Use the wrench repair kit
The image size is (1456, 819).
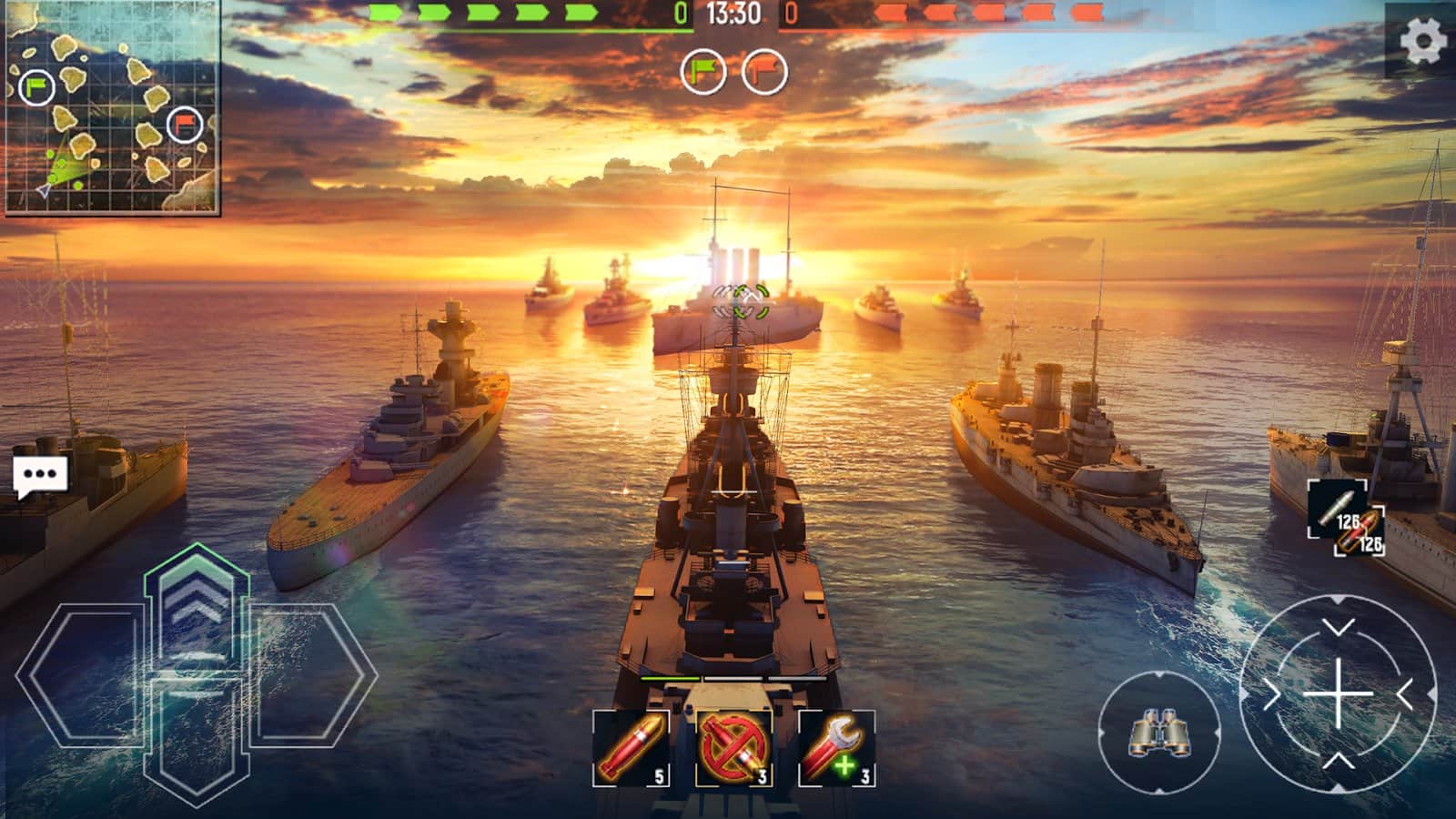pos(836,748)
